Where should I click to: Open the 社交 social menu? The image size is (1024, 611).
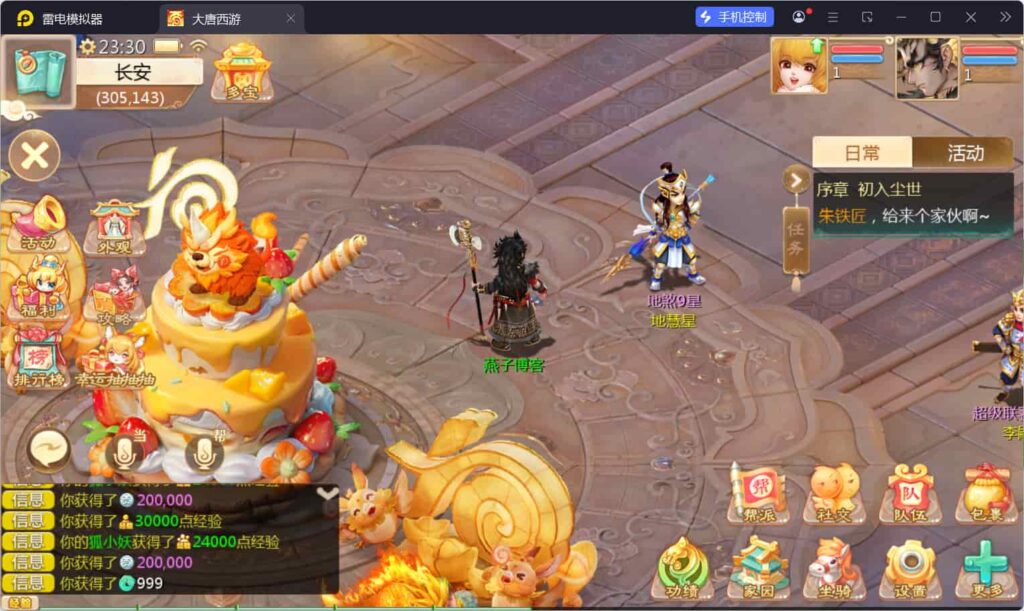pos(834,492)
